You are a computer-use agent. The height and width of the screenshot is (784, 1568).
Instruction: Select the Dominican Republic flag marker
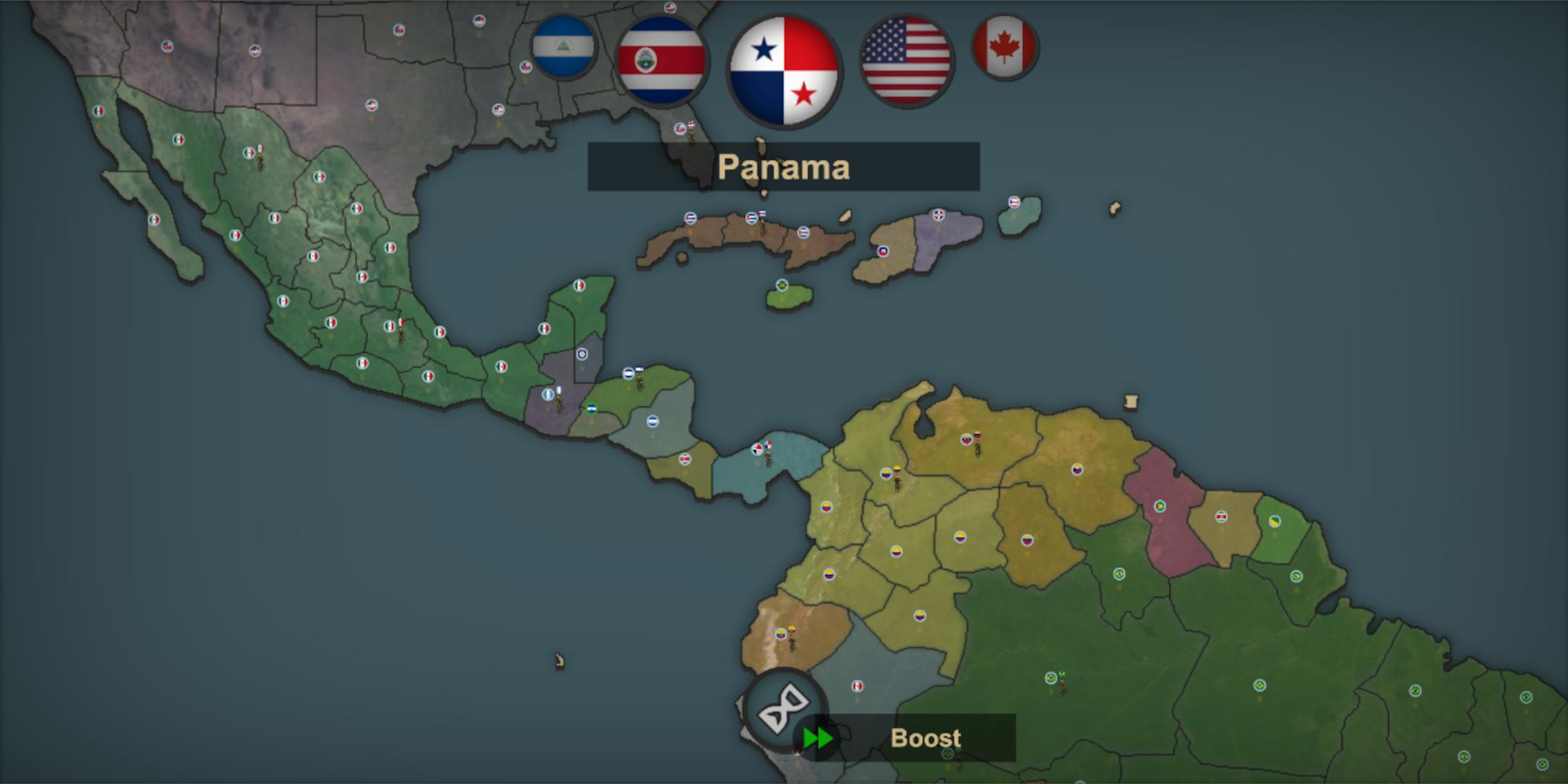[x=939, y=216]
